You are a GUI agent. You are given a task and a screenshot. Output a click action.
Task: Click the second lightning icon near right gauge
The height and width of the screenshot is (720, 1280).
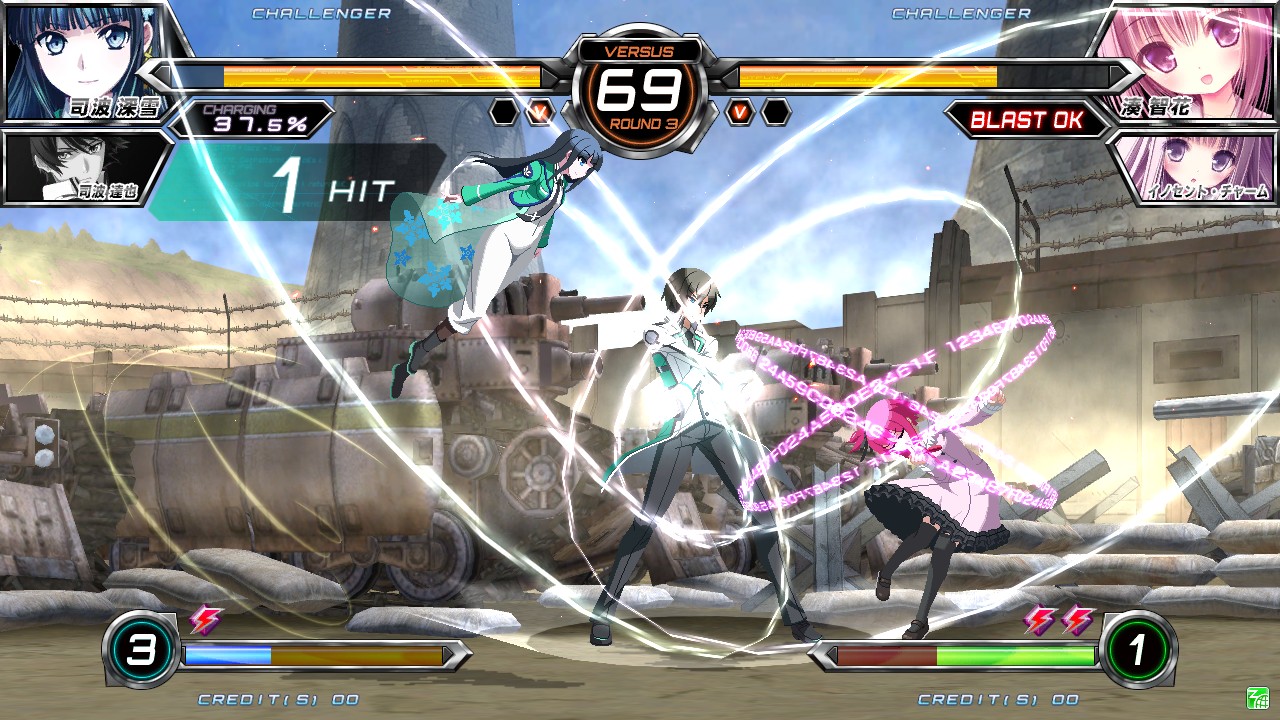point(1075,622)
